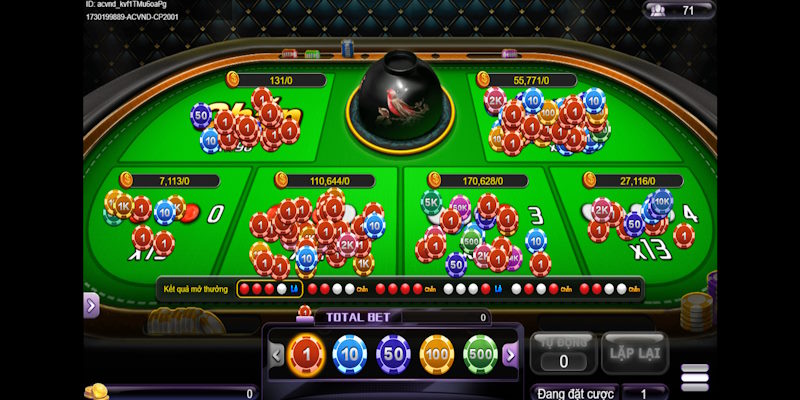Select the orange 100 chip
This screenshot has width=800, height=400.
pos(437,353)
